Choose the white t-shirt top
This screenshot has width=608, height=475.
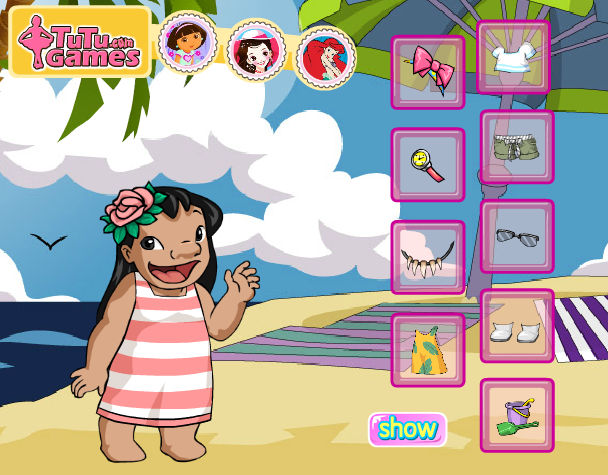[514, 58]
